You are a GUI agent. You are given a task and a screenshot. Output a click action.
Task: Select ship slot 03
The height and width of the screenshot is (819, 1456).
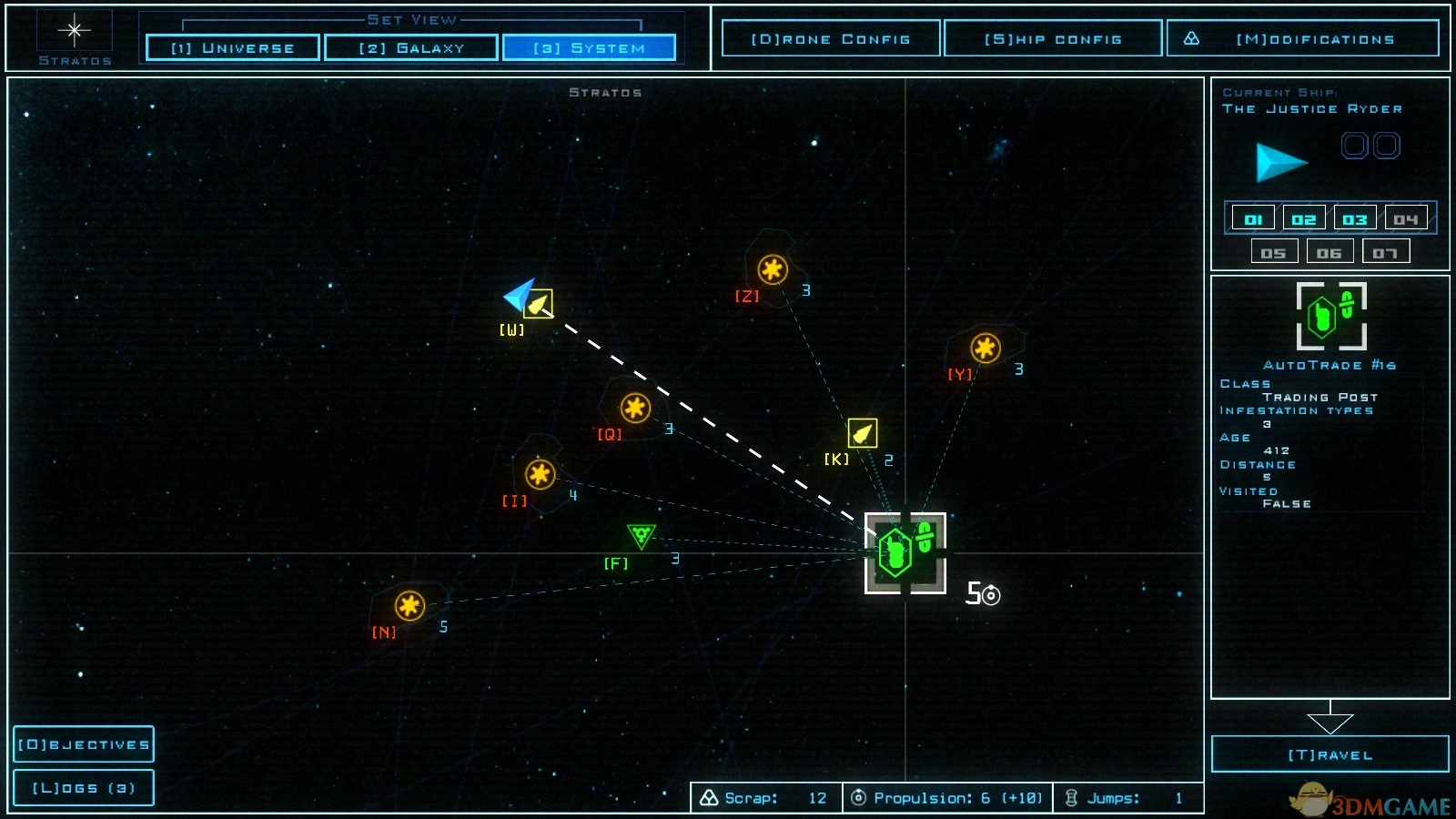pyautogui.click(x=1355, y=219)
